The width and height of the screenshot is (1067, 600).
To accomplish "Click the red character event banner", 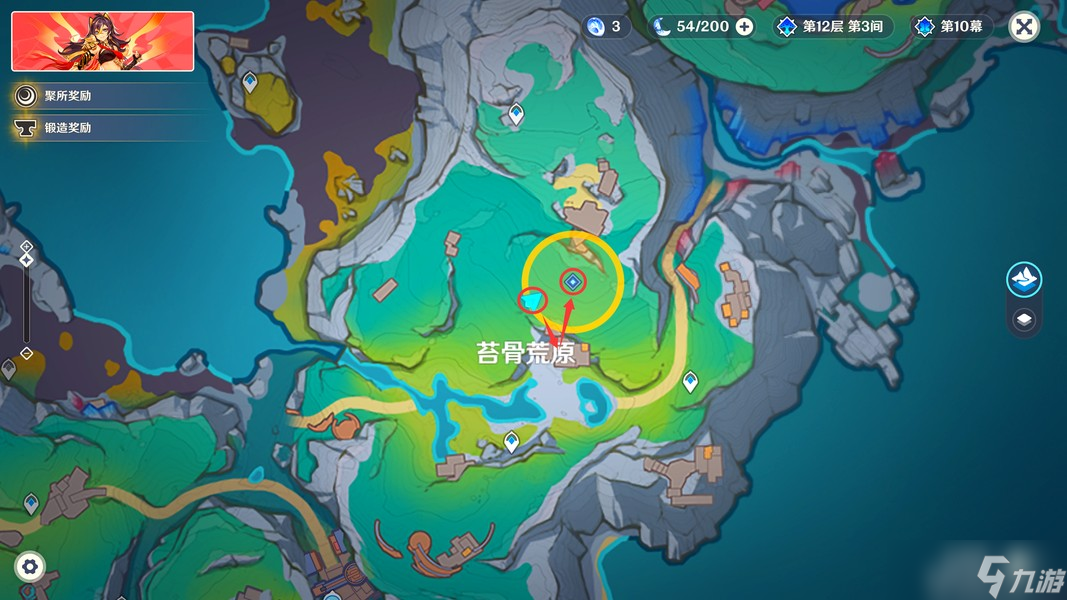I will (103, 41).
